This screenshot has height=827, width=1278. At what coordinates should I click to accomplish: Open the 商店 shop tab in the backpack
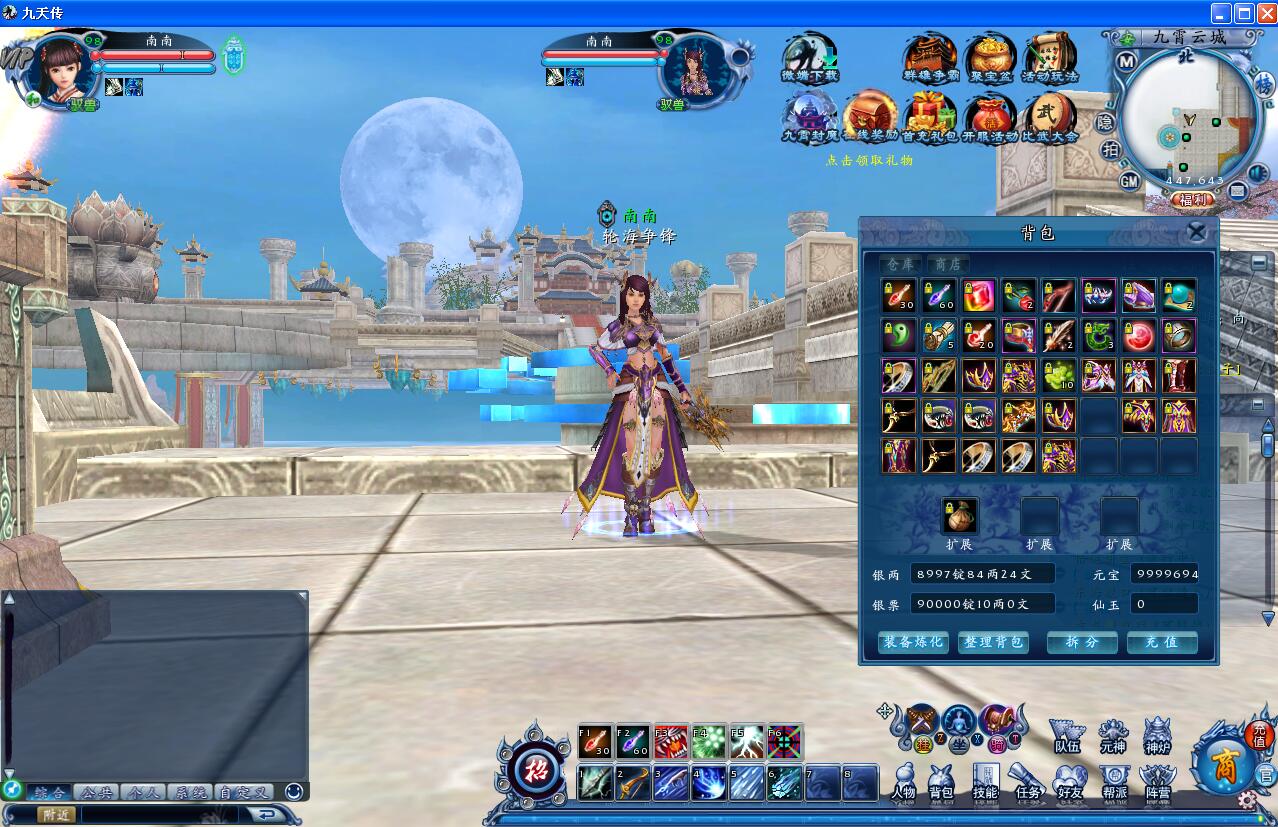[947, 264]
